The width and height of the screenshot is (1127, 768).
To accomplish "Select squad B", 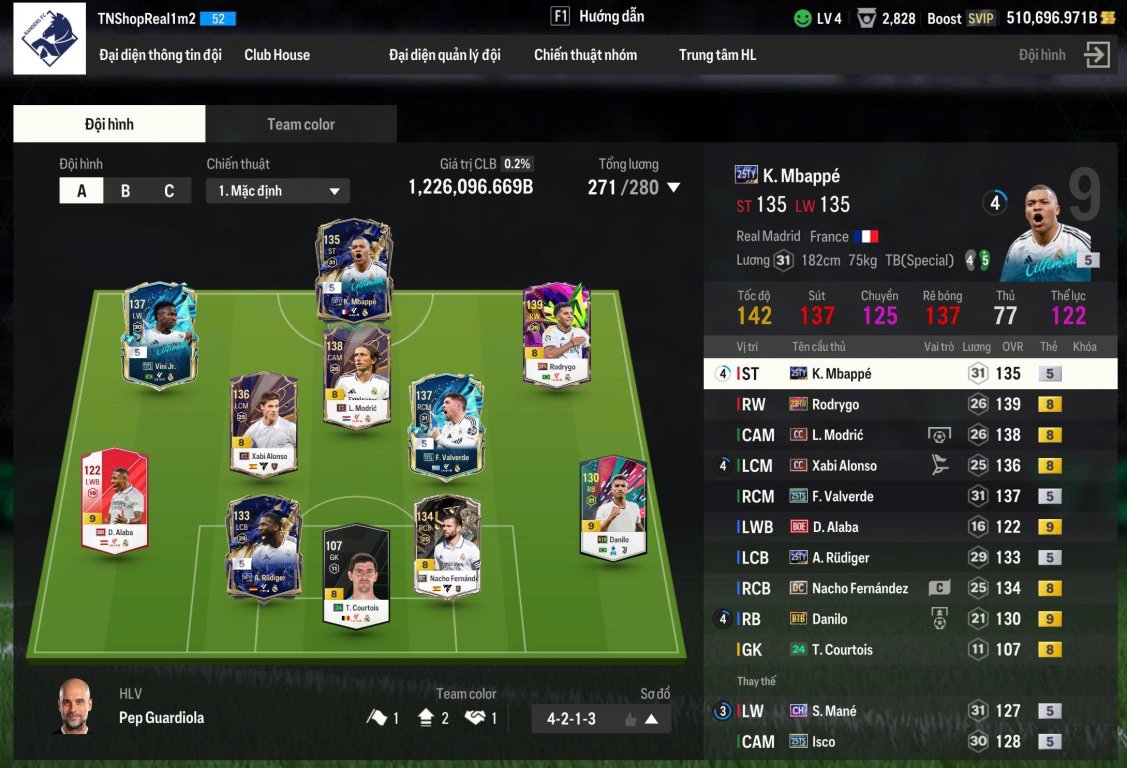I will 125,191.
